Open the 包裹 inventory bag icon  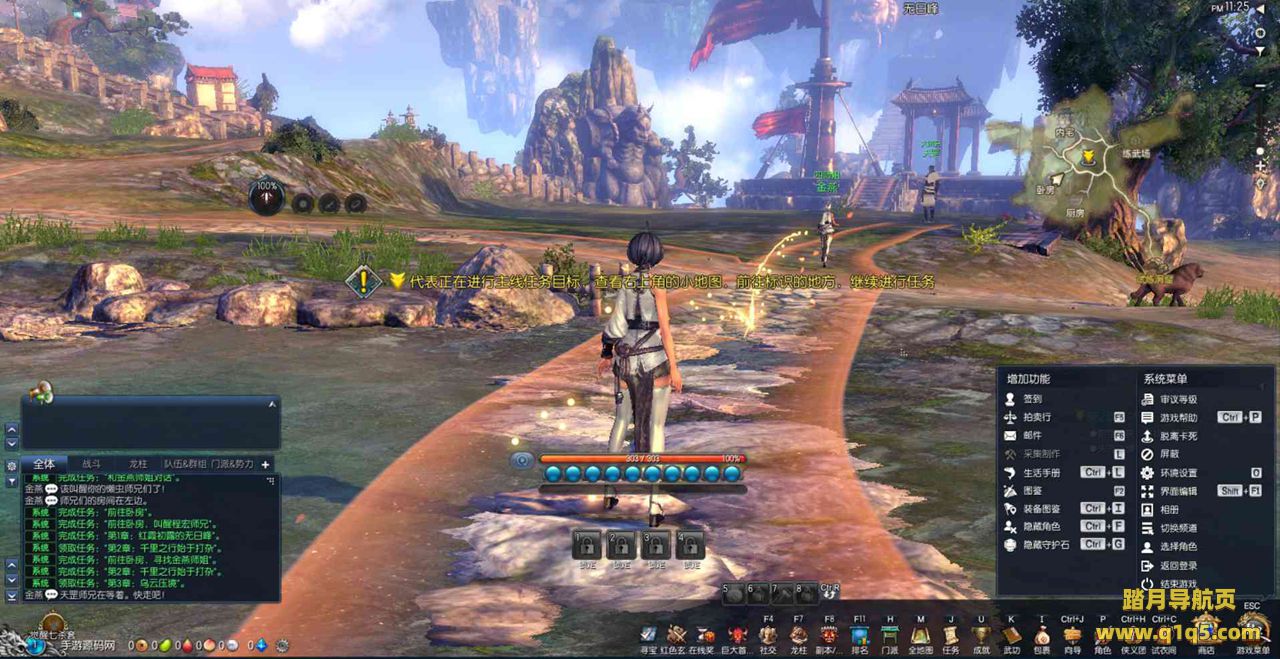[x=1042, y=635]
